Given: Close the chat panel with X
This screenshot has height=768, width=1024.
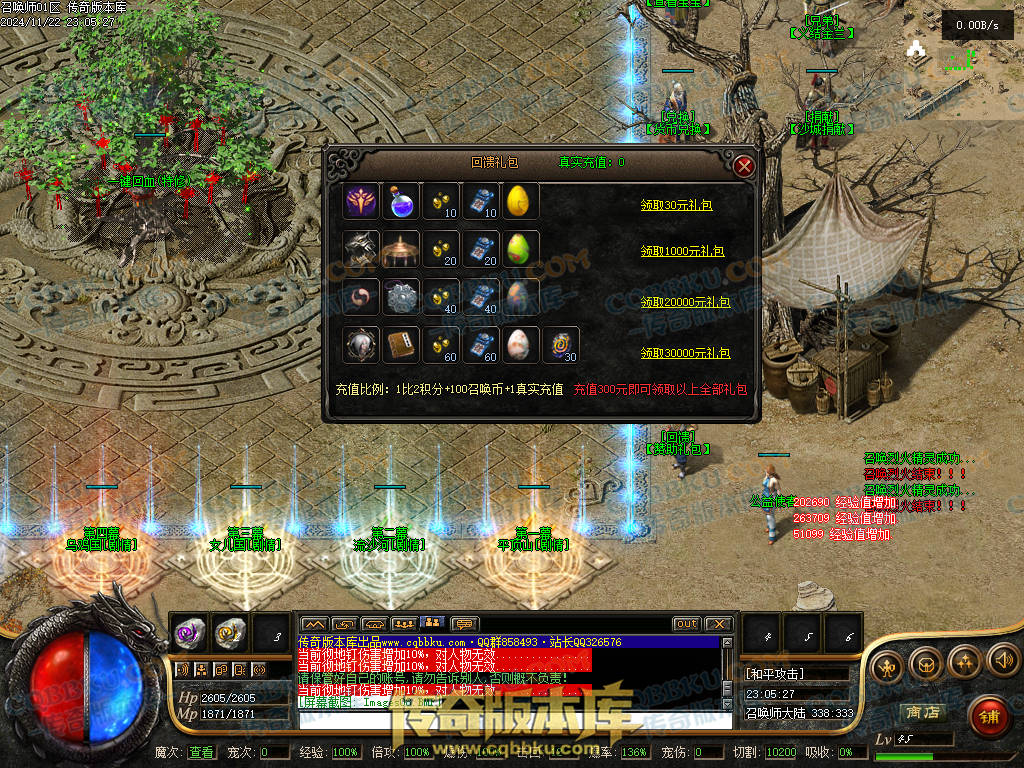Looking at the screenshot, I should tap(719, 624).
